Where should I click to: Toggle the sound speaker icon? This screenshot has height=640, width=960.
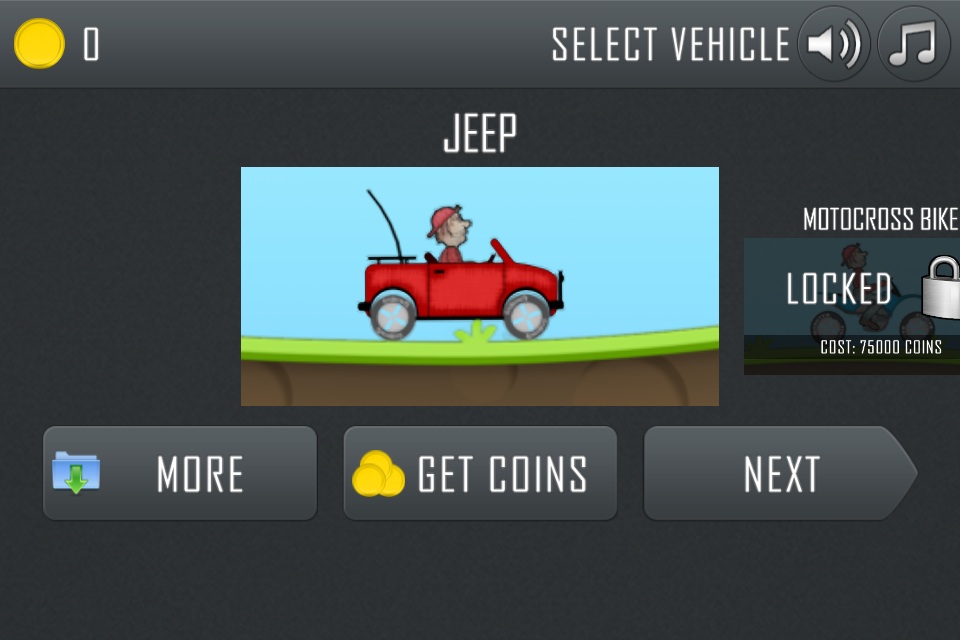point(833,45)
